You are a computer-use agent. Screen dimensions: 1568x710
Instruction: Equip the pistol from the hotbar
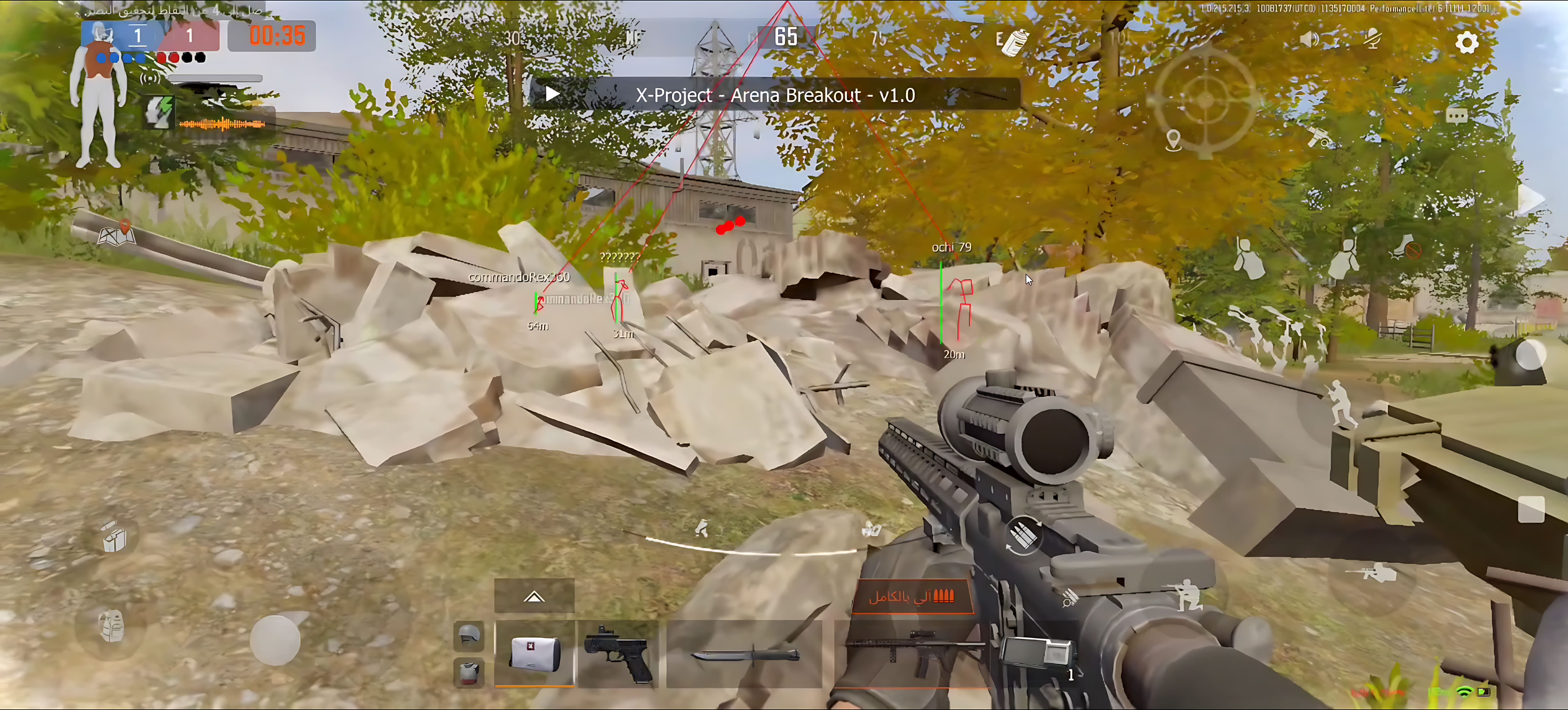pyautogui.click(x=617, y=653)
